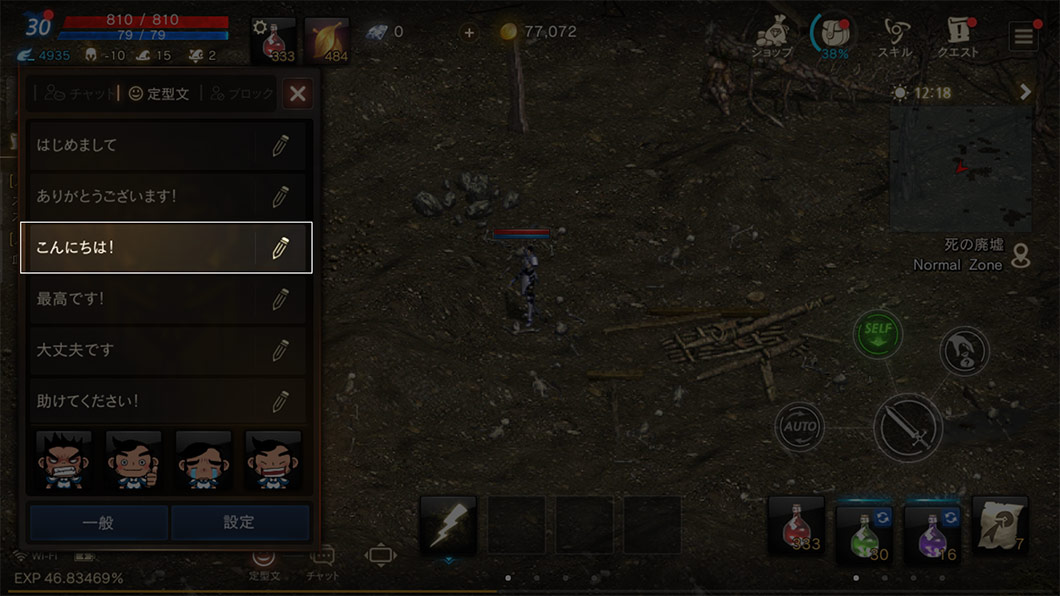Open the 設定 button in chat panel

[239, 522]
